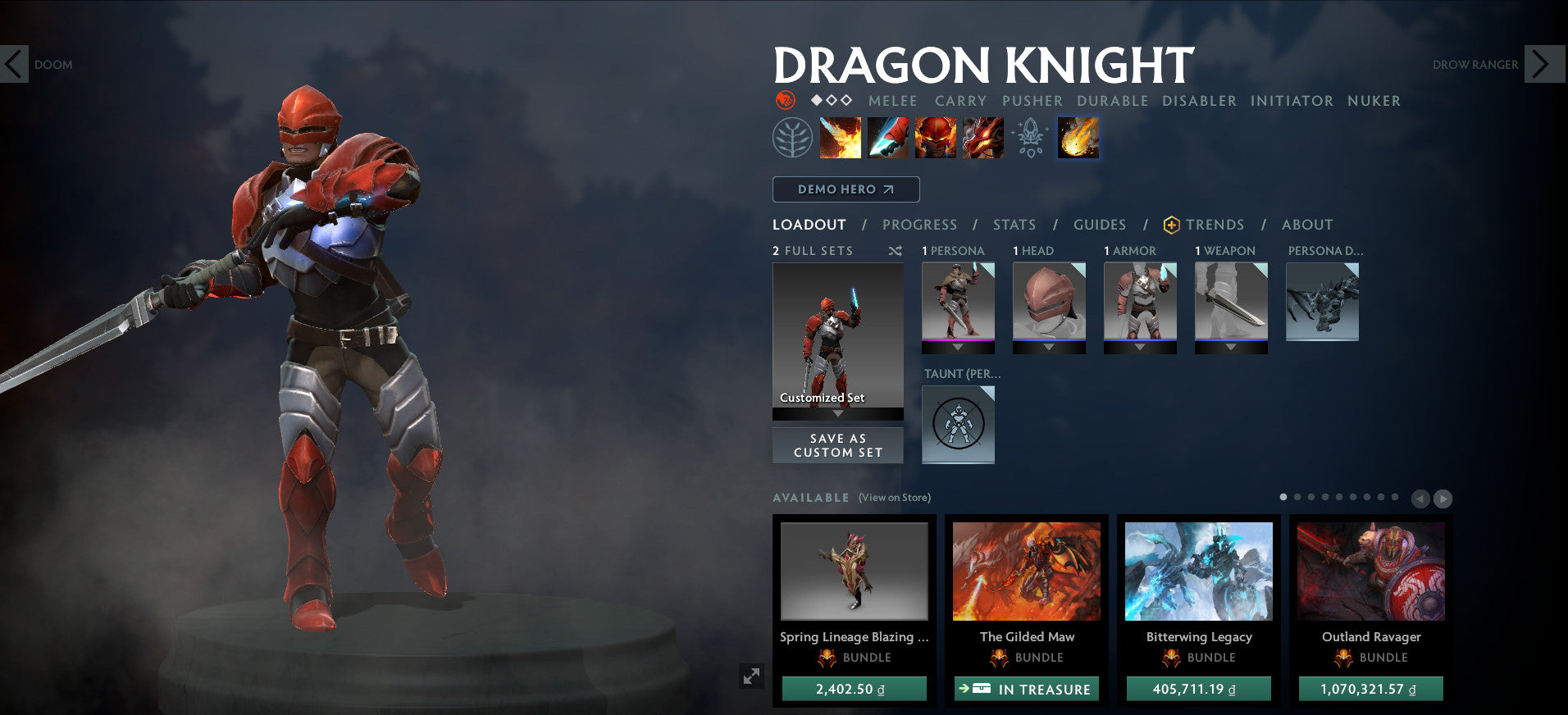The width and height of the screenshot is (1568, 715).
Task: Shuffle loadout with the randomize icon
Action: click(x=895, y=251)
